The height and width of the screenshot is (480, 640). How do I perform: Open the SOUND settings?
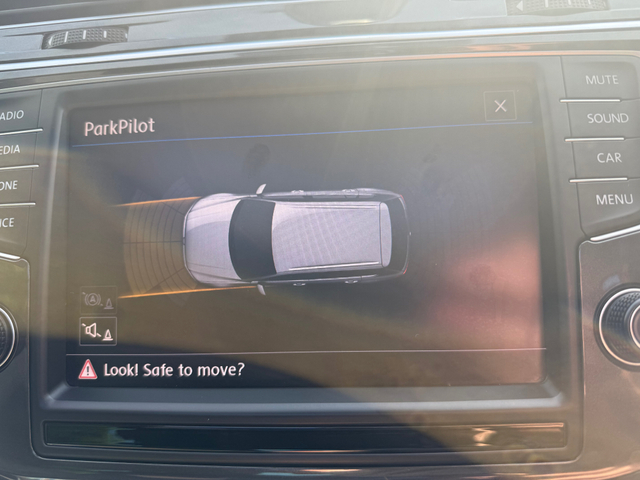click(x=606, y=119)
